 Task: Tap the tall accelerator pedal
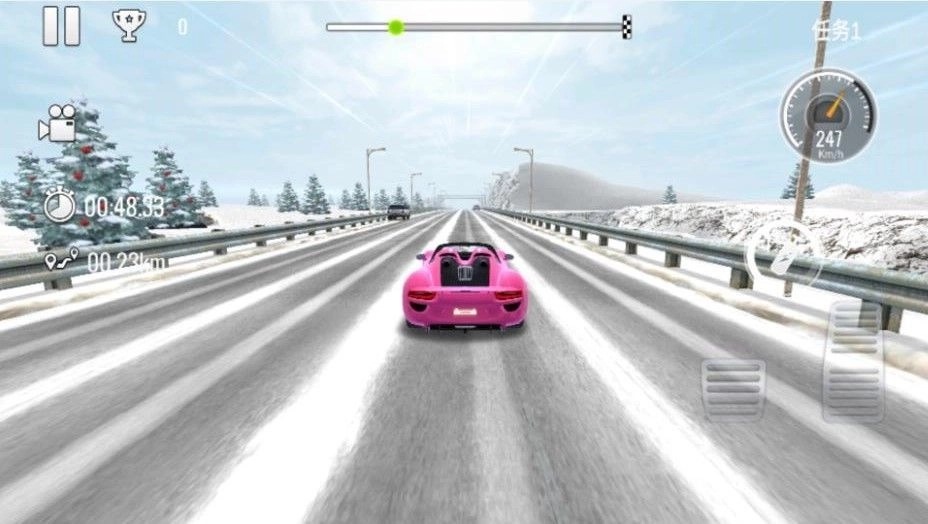coord(853,360)
